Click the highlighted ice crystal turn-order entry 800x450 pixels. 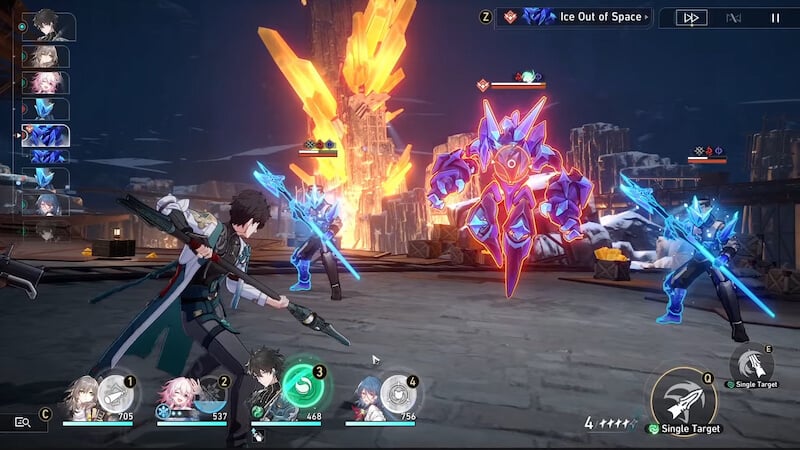coord(46,135)
